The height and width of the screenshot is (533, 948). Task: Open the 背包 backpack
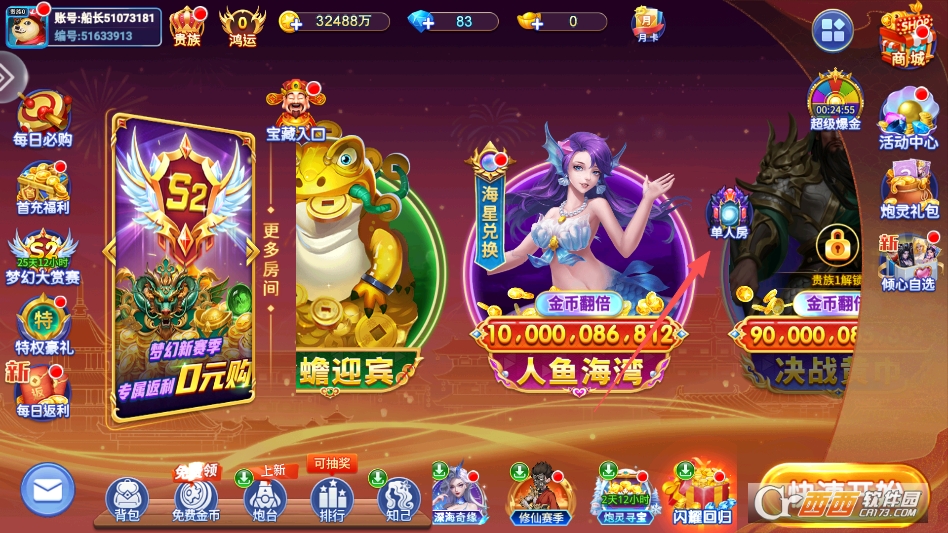click(x=127, y=498)
